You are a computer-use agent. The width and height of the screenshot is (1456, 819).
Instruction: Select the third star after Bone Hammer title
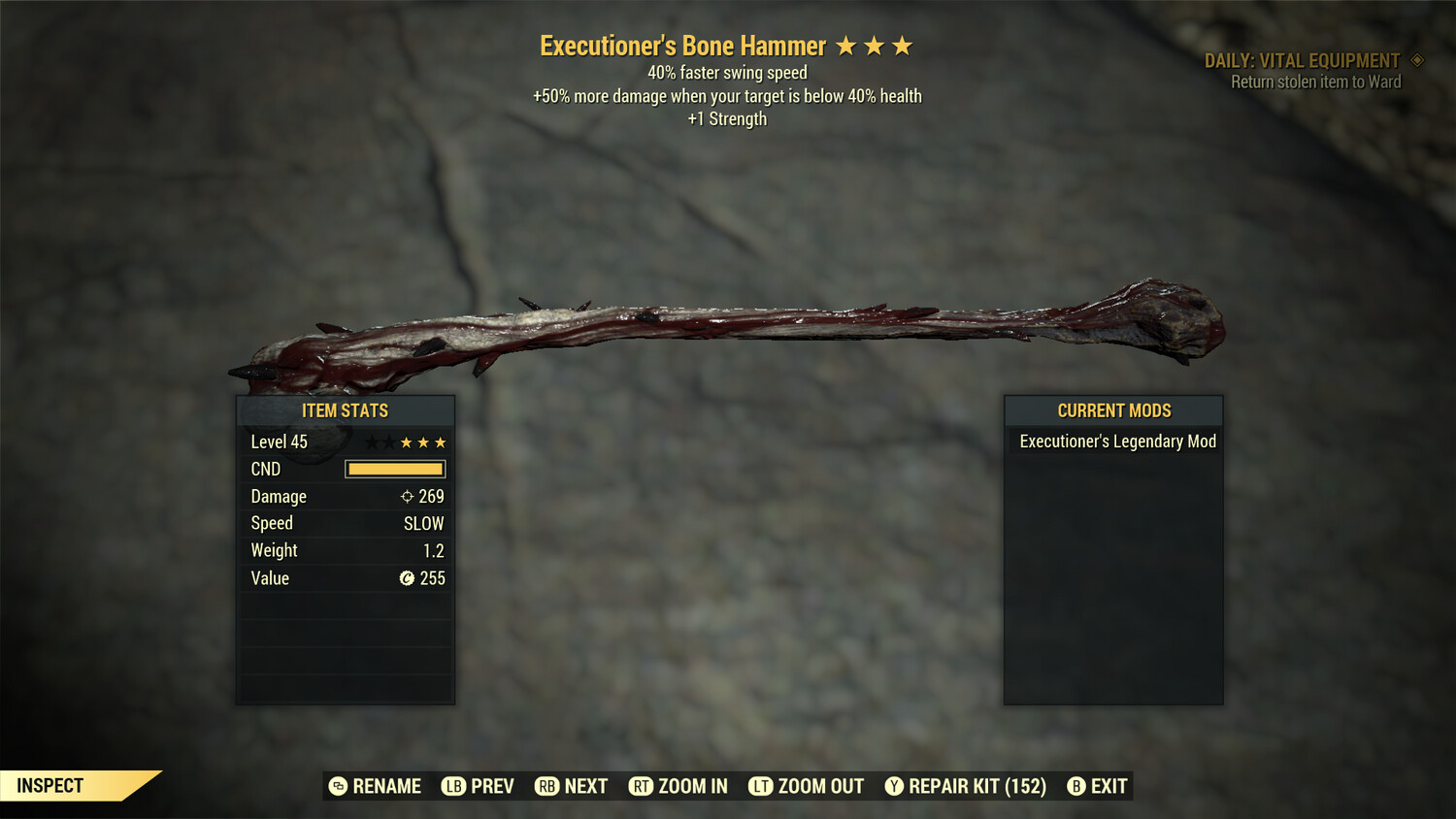[x=904, y=45]
